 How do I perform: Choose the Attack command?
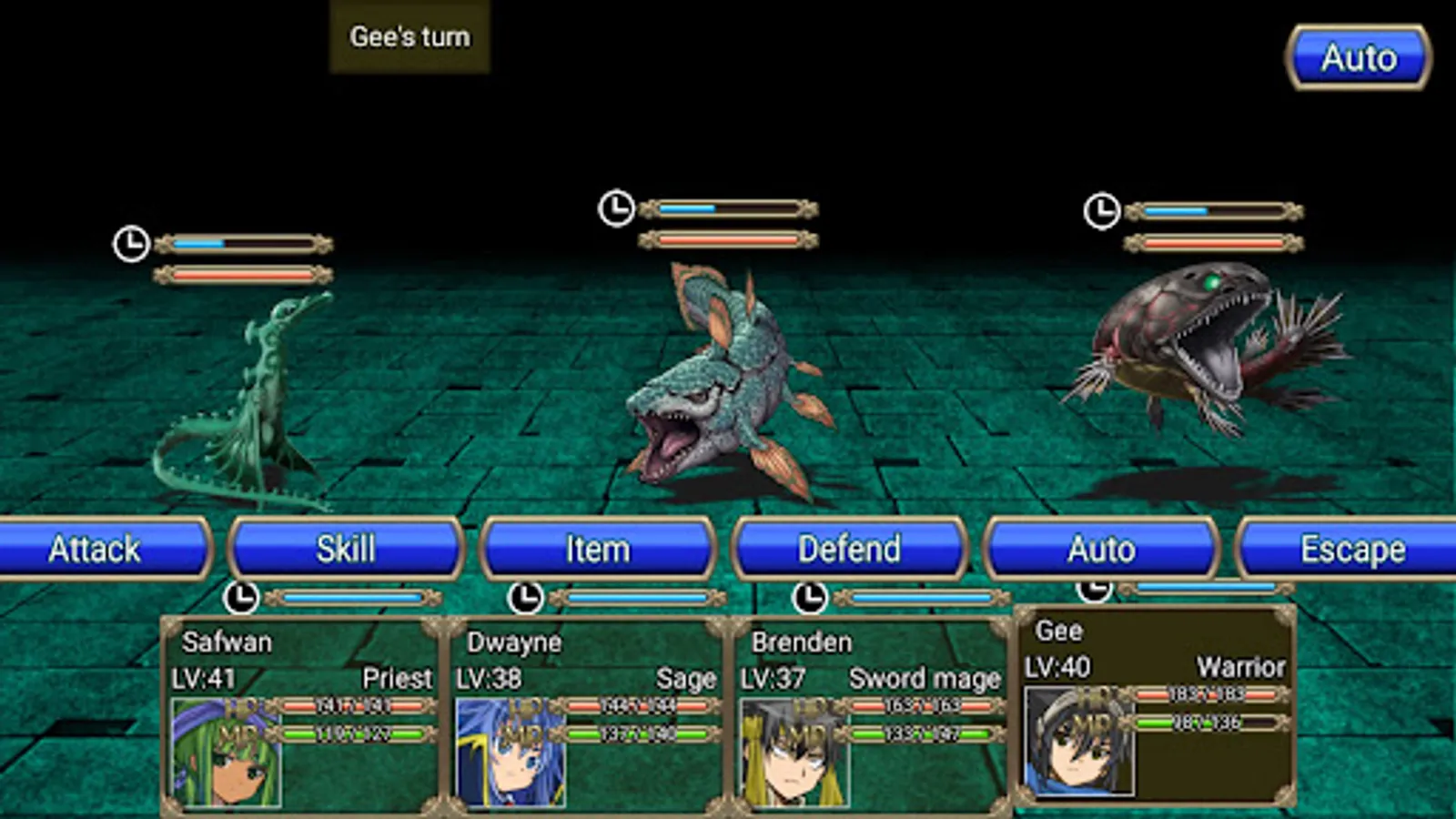(96, 549)
